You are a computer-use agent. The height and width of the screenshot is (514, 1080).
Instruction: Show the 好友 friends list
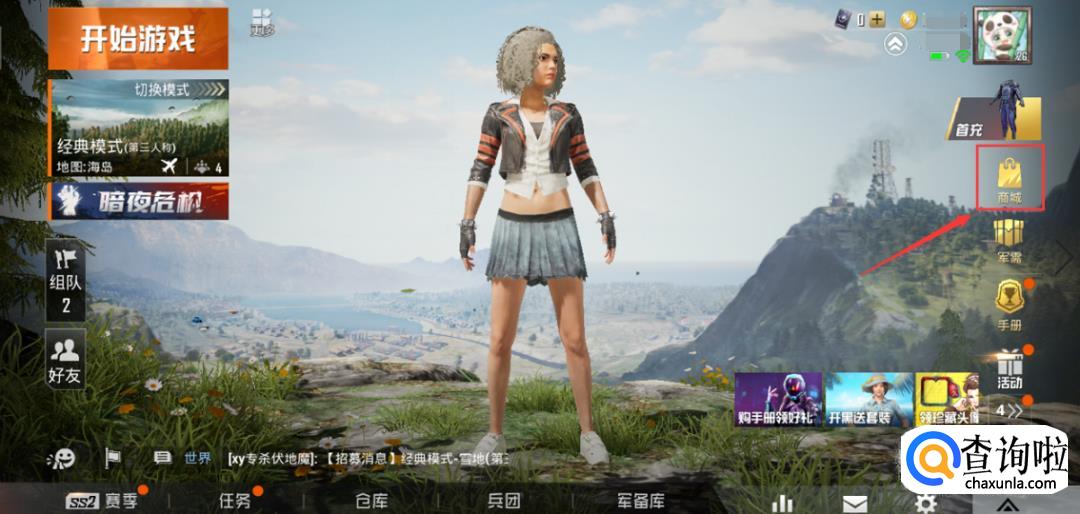(66, 357)
